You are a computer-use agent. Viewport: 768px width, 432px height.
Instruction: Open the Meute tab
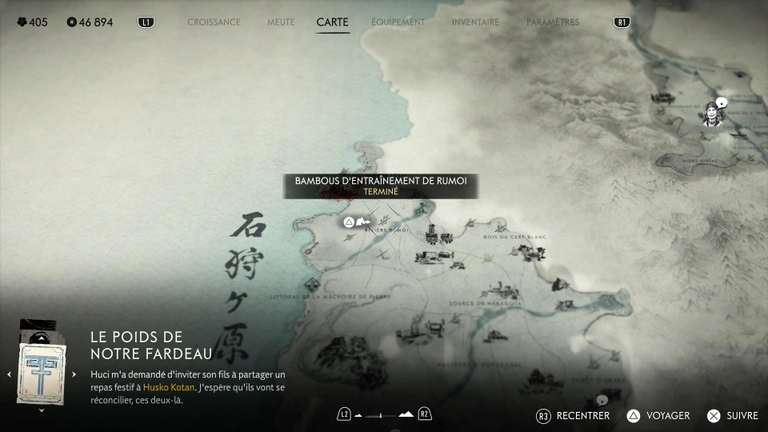point(281,22)
